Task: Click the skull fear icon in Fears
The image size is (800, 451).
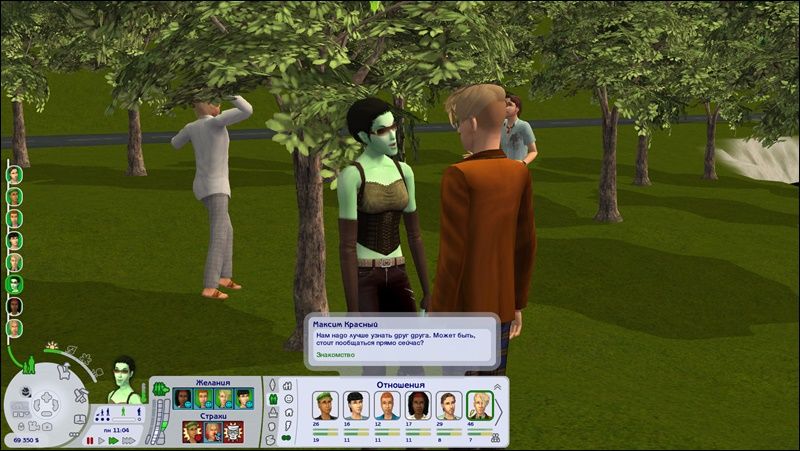Action: (x=232, y=432)
